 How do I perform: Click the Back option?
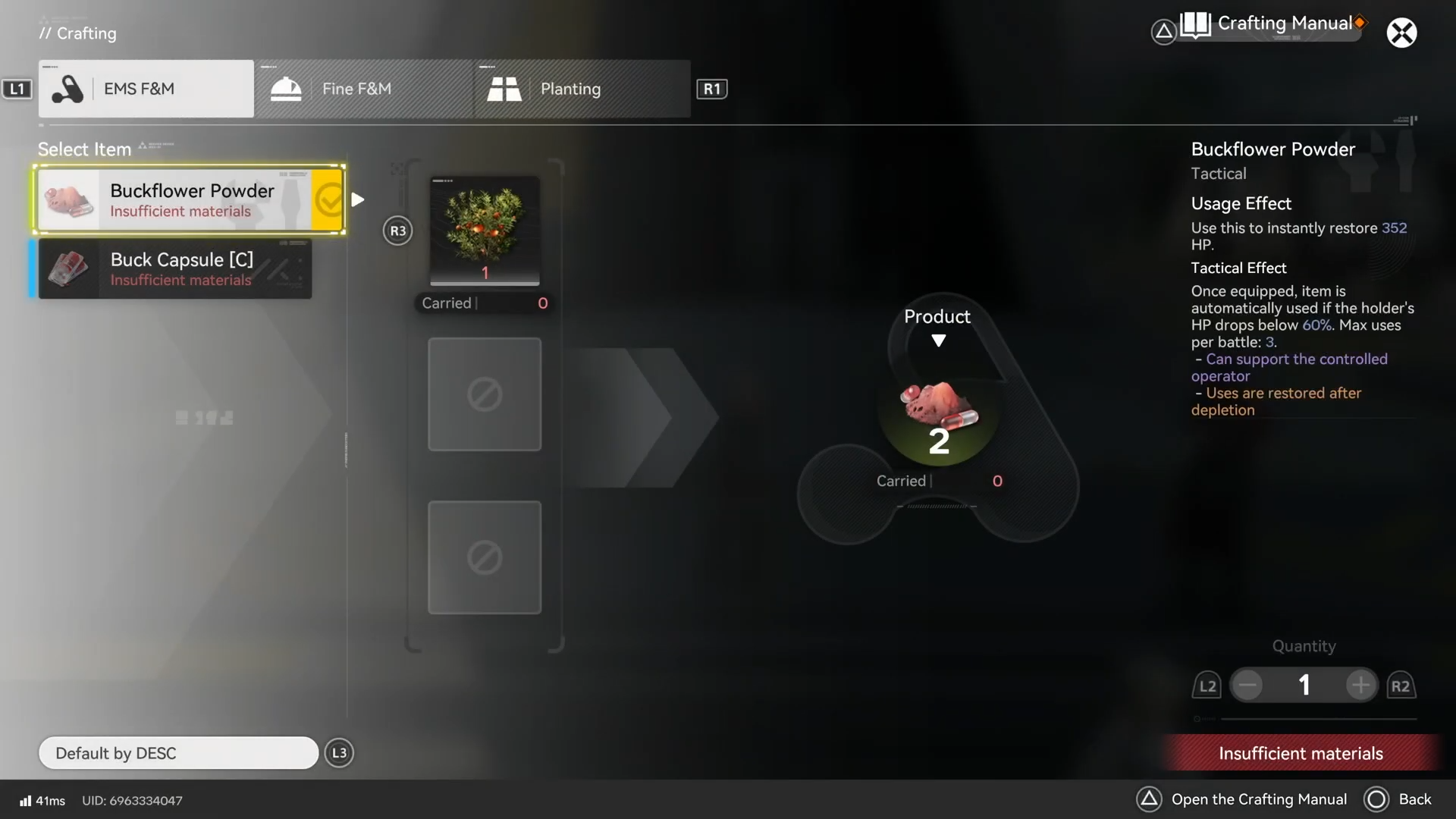click(x=1399, y=799)
